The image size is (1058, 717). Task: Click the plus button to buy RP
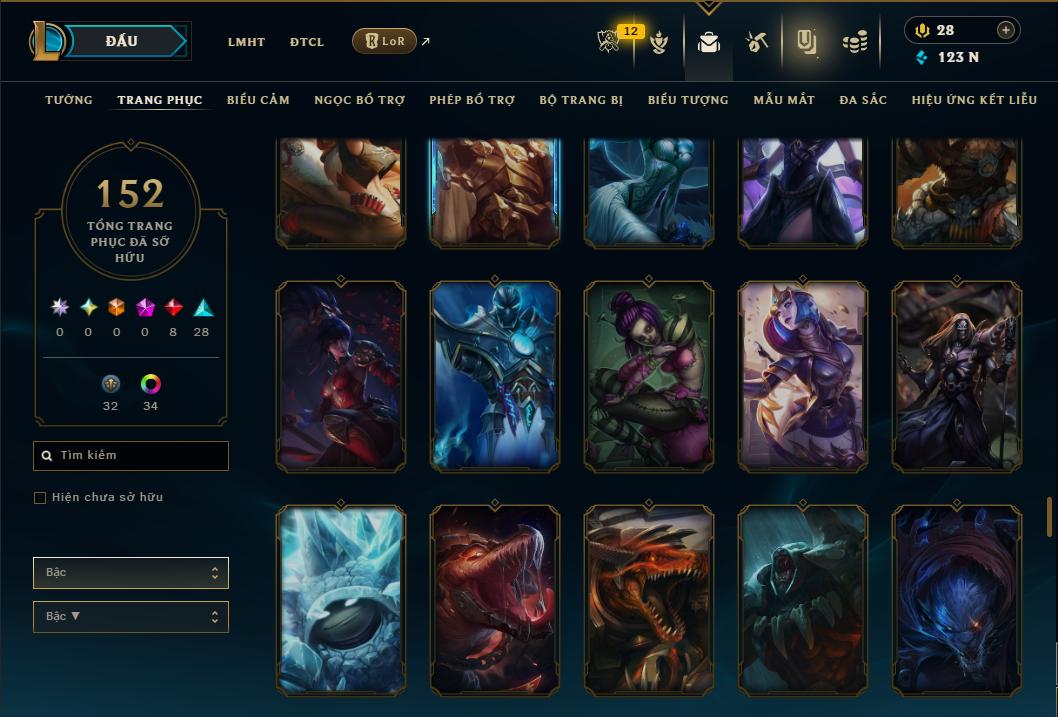coord(1006,30)
